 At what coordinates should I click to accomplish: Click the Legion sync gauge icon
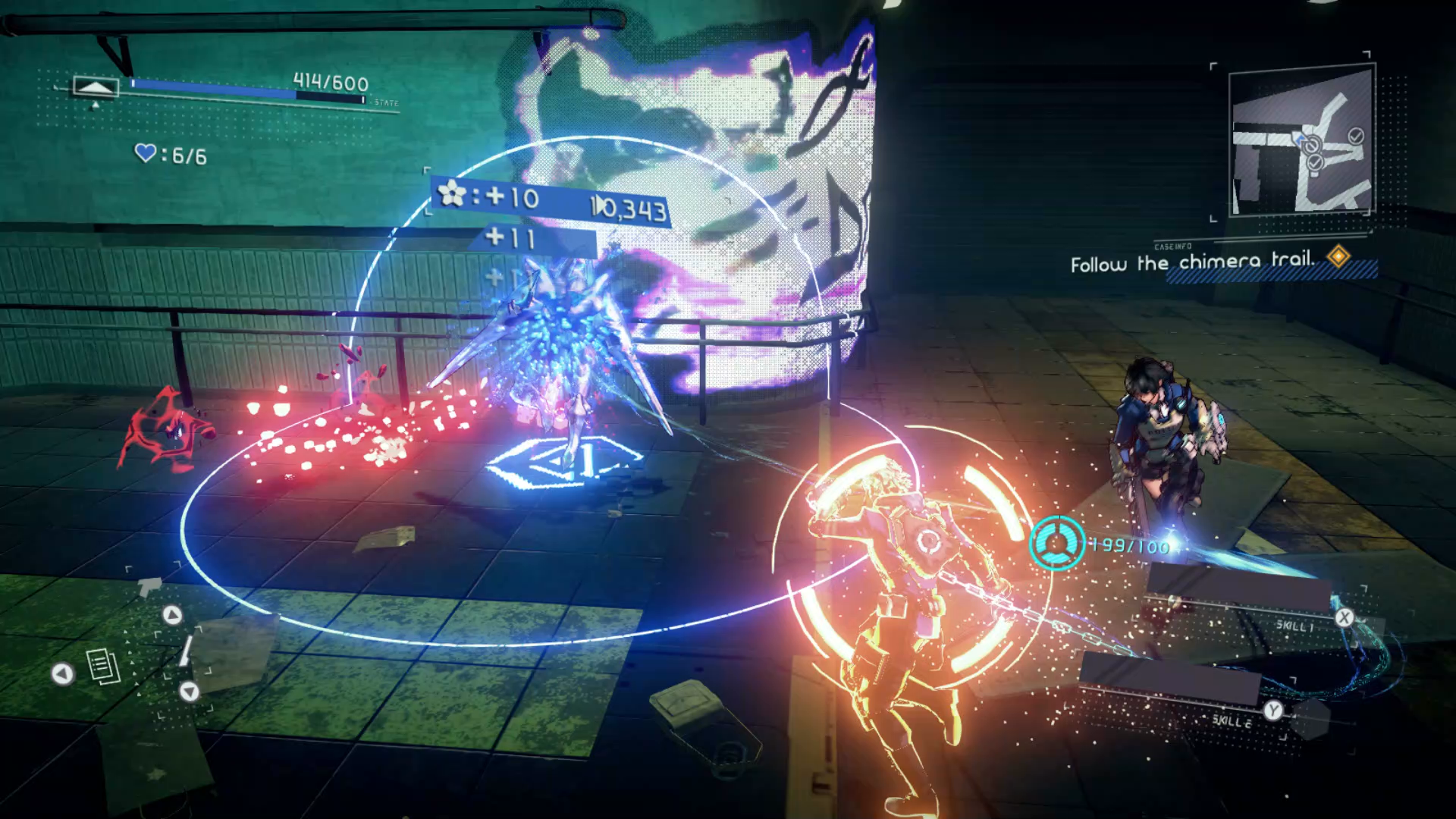tap(1056, 543)
